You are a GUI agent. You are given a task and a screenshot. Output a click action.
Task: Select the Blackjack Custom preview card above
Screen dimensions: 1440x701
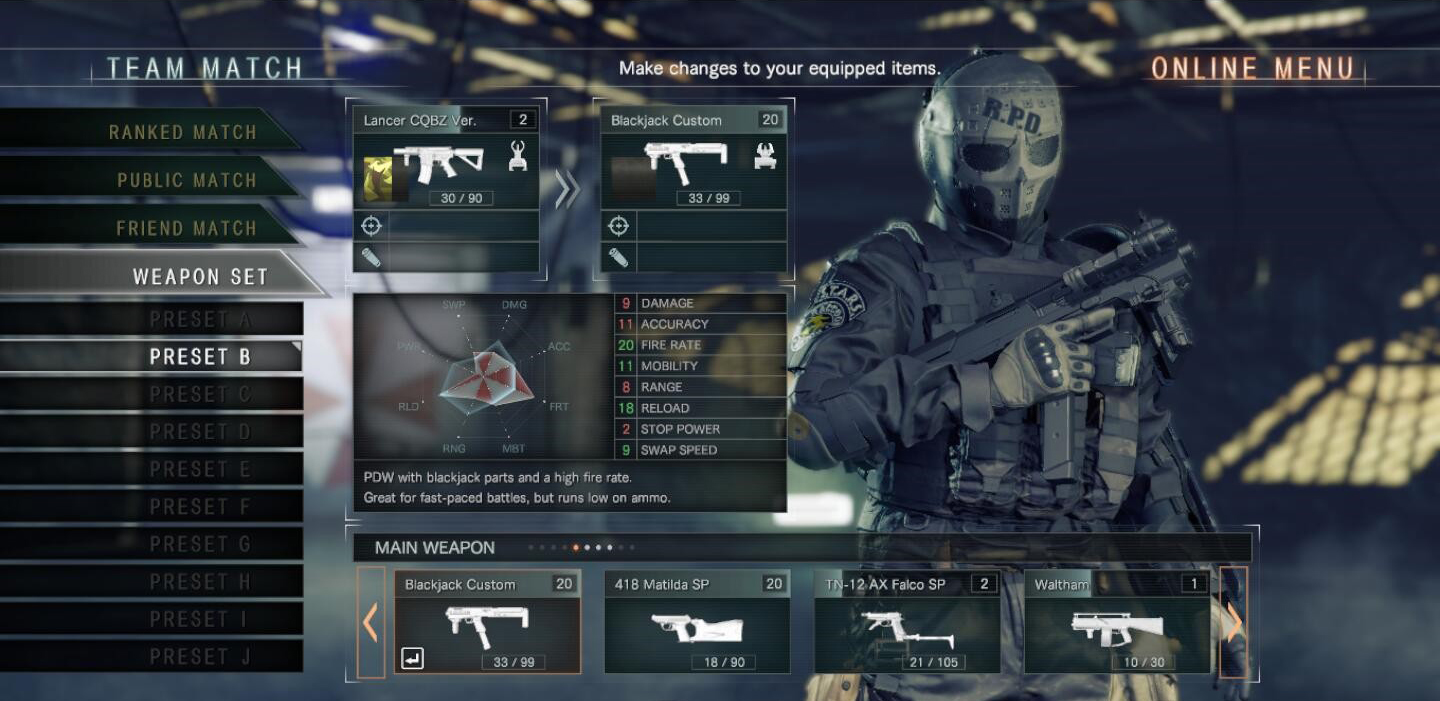click(x=694, y=158)
